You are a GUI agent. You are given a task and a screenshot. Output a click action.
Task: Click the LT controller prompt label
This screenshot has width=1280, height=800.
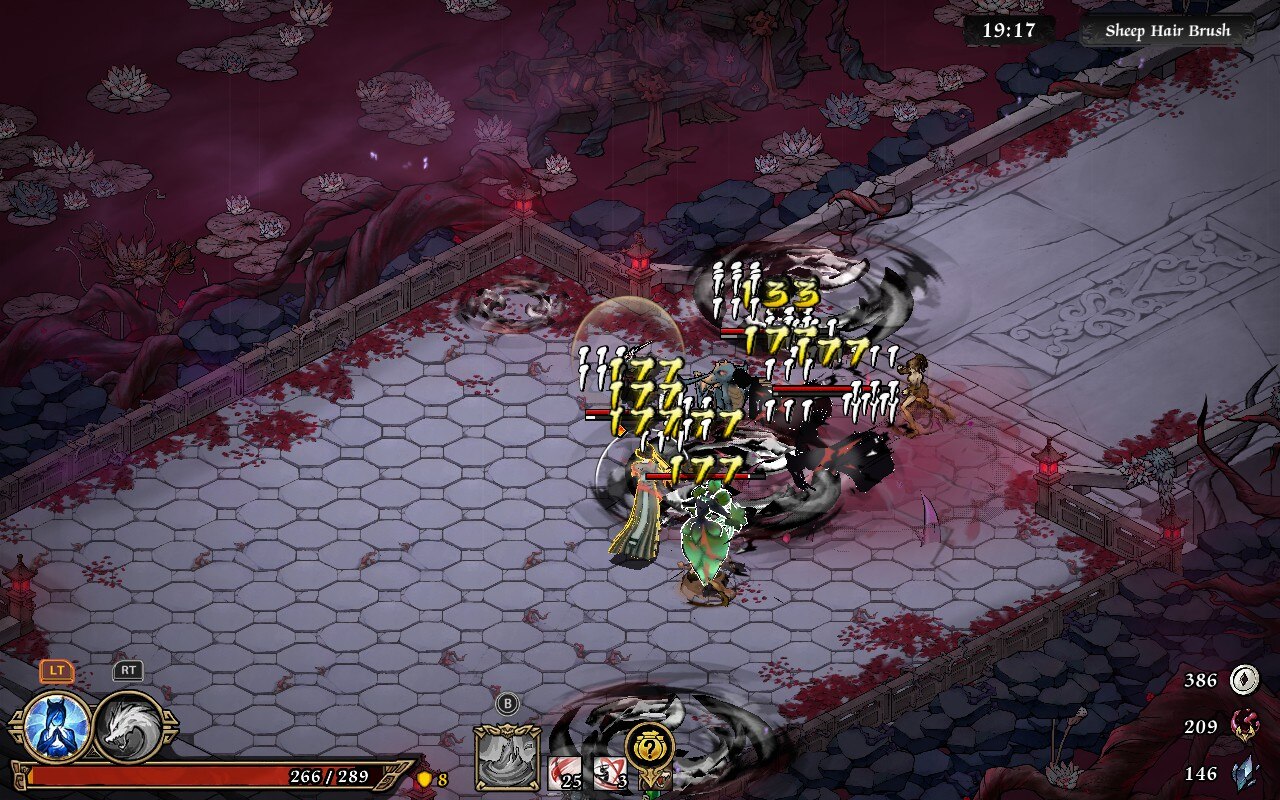pos(55,673)
